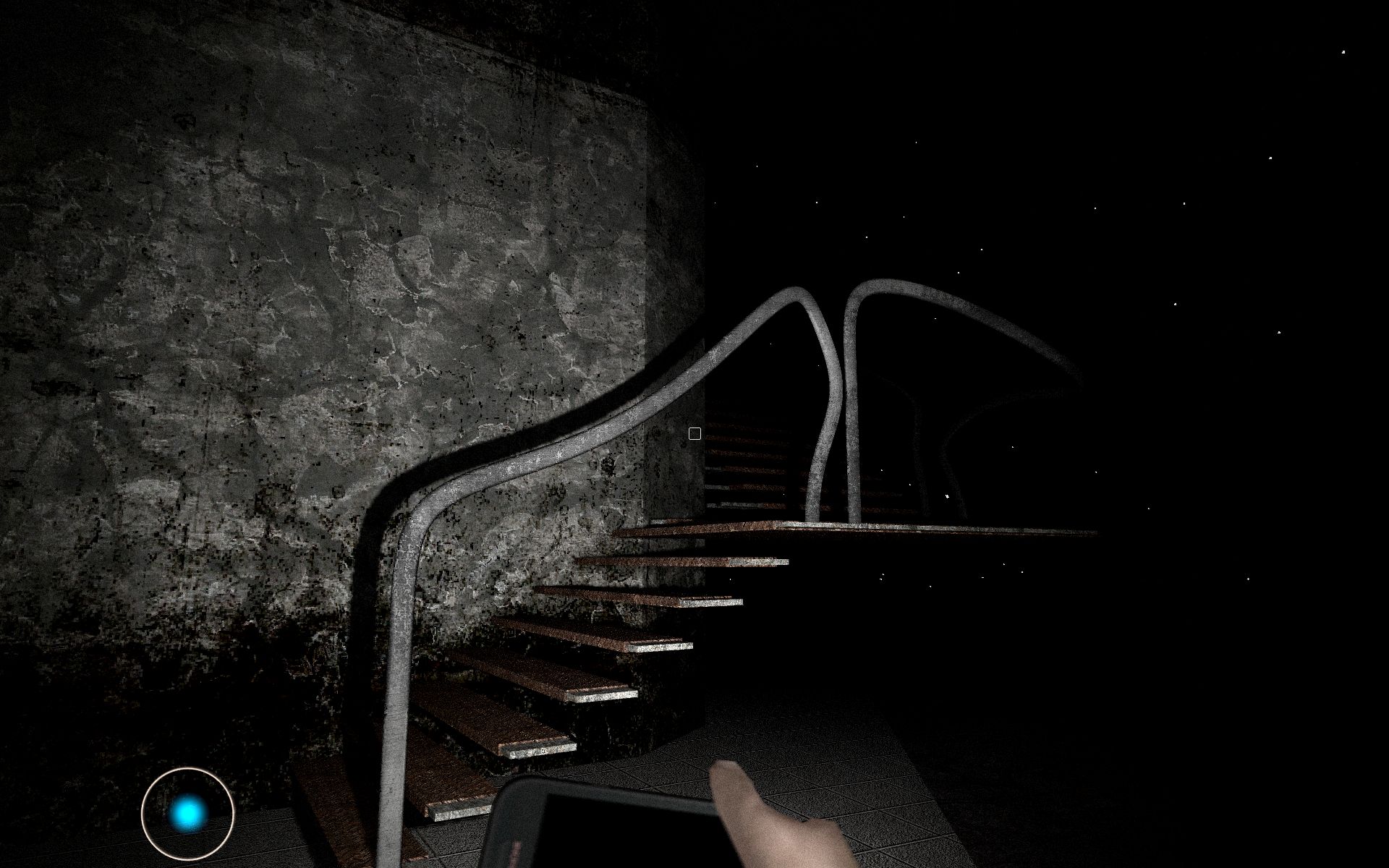
Task: Click the square crosshair reticle
Action: click(x=694, y=433)
